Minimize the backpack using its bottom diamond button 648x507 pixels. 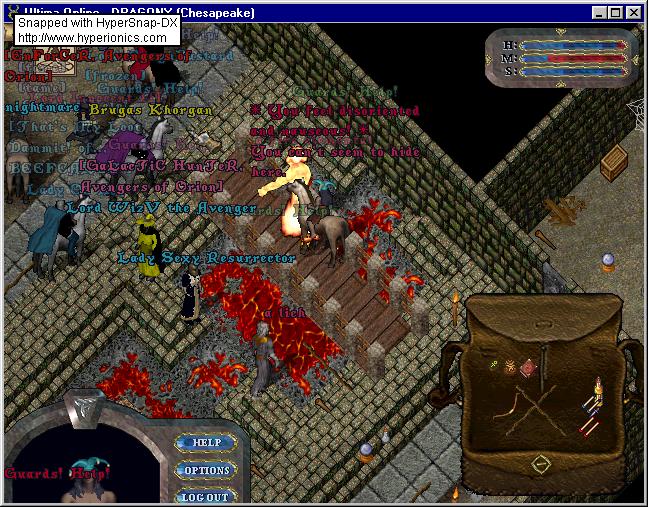[x=541, y=463]
